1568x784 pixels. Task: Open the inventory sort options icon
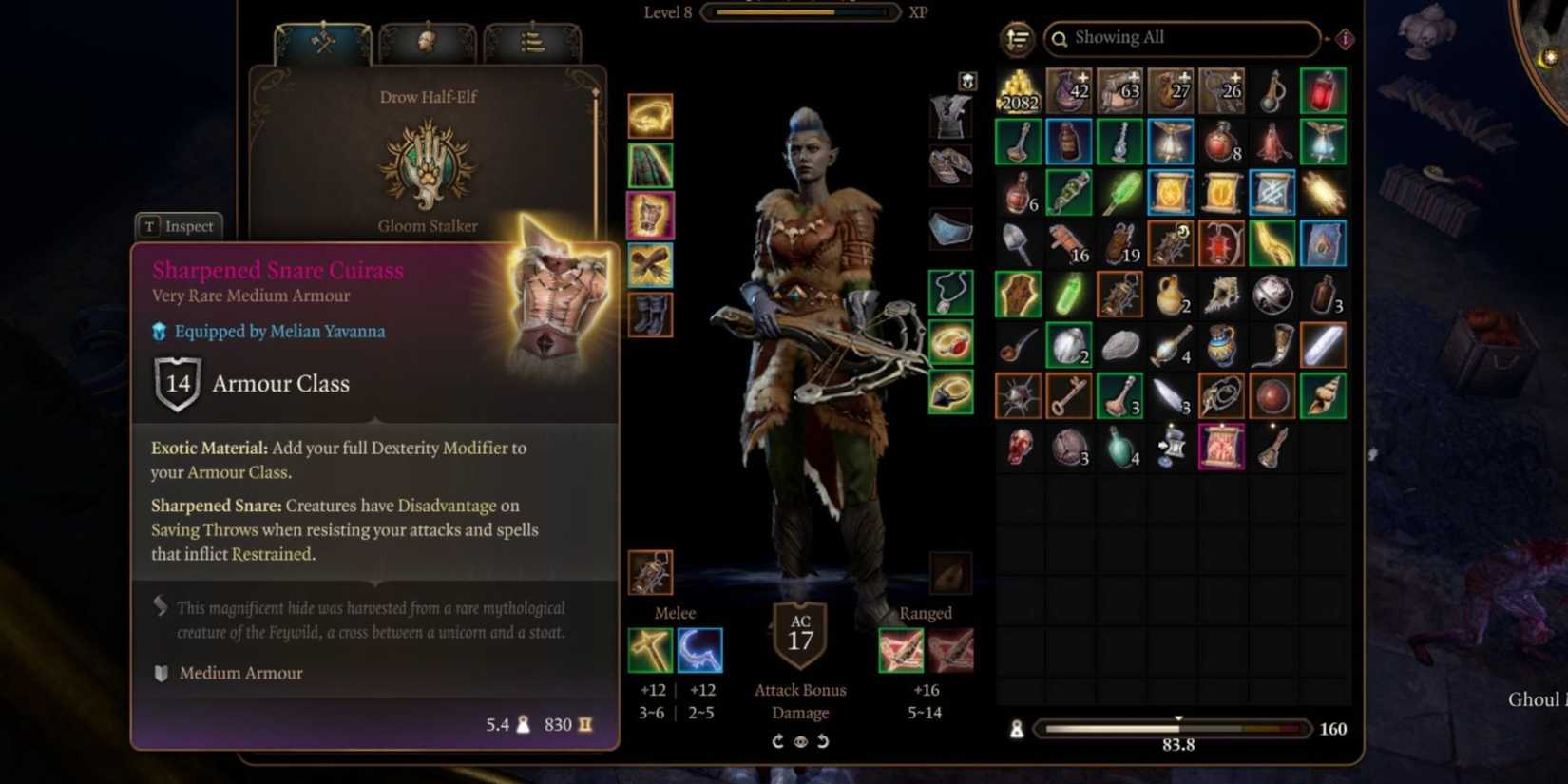[1016, 38]
